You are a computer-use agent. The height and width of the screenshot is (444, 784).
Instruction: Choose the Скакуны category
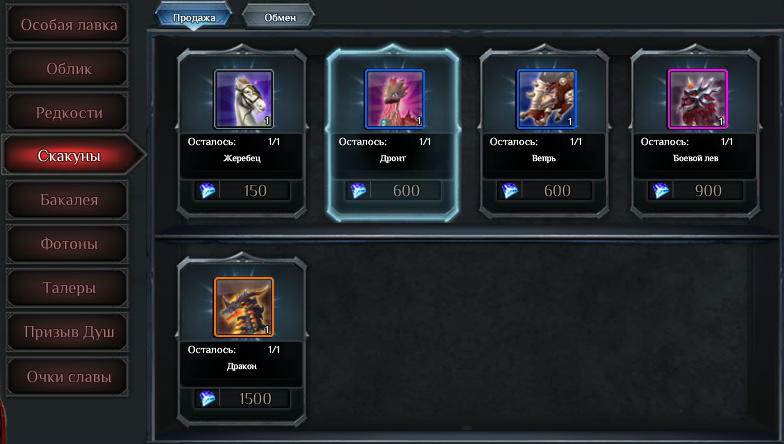point(68,155)
